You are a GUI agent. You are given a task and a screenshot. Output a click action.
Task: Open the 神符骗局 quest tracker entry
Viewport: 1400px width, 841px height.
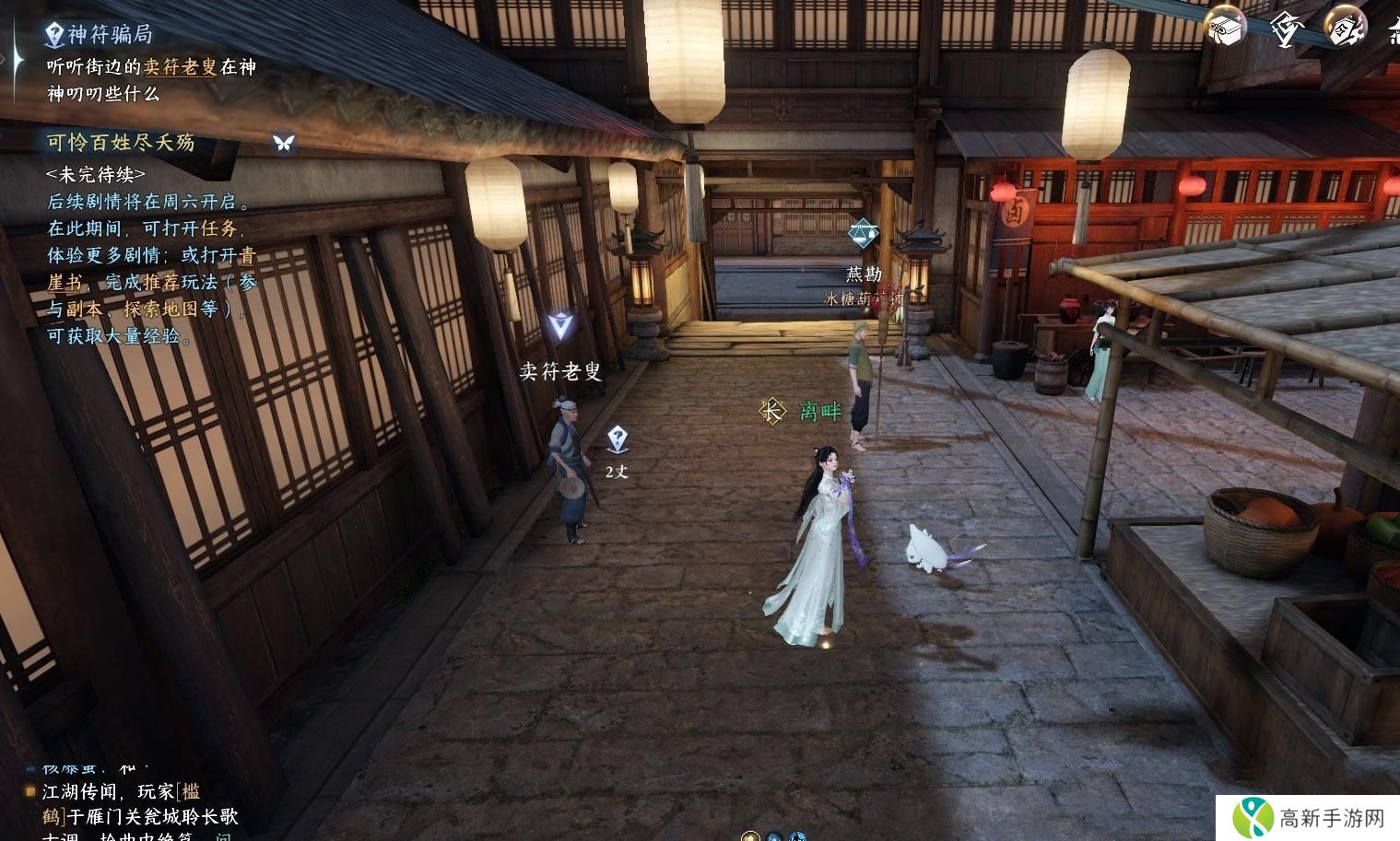109,35
